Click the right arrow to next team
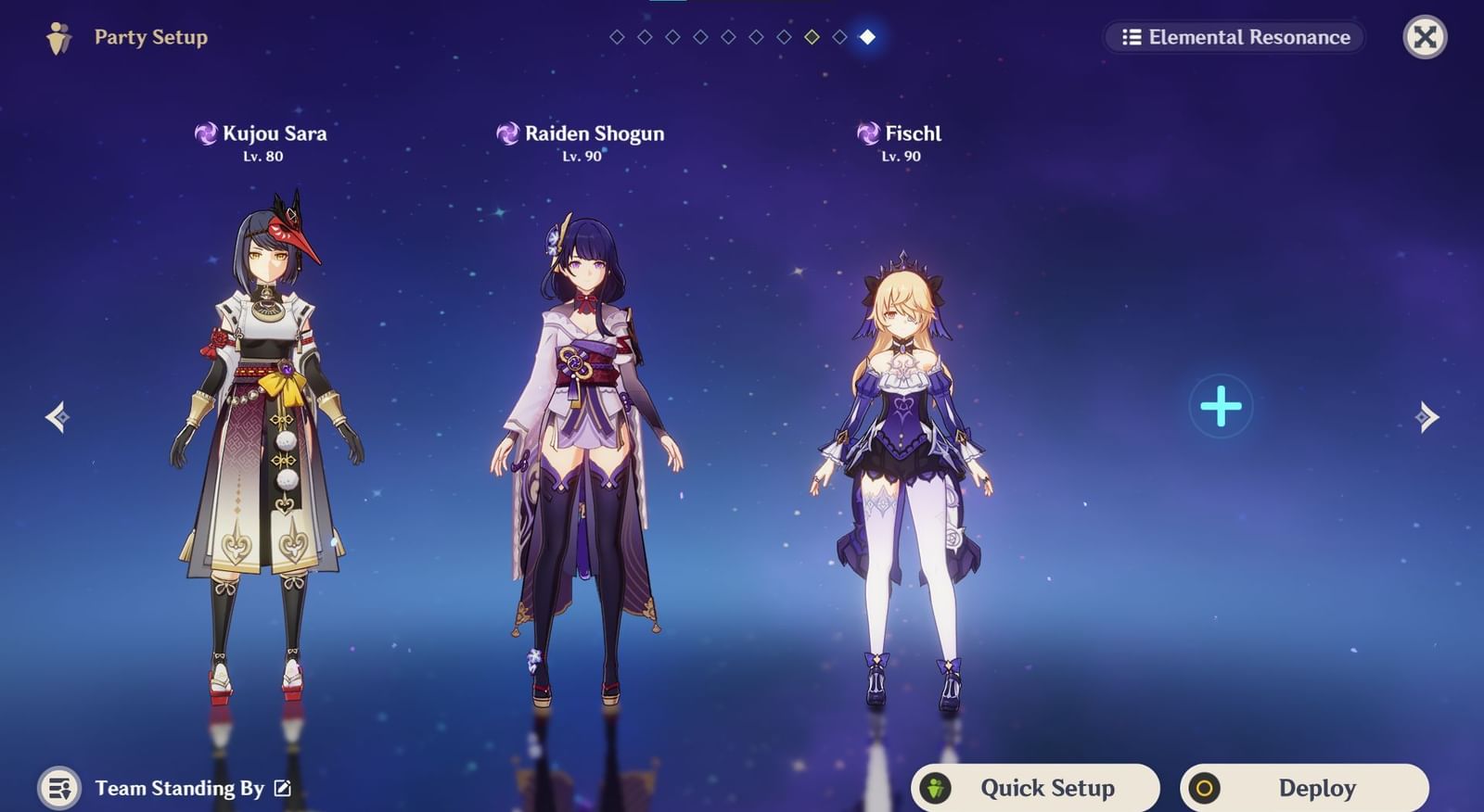Viewport: 1484px width, 812px height. [x=1426, y=419]
